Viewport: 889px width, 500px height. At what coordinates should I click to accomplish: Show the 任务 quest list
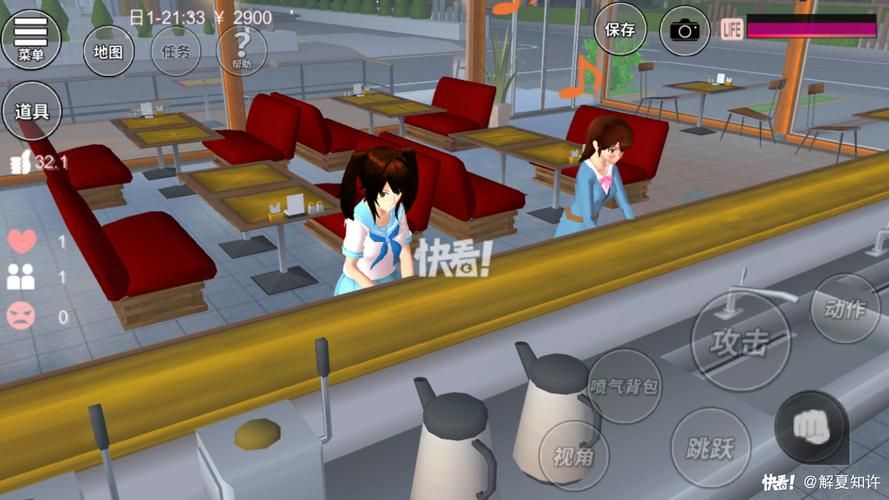(175, 51)
